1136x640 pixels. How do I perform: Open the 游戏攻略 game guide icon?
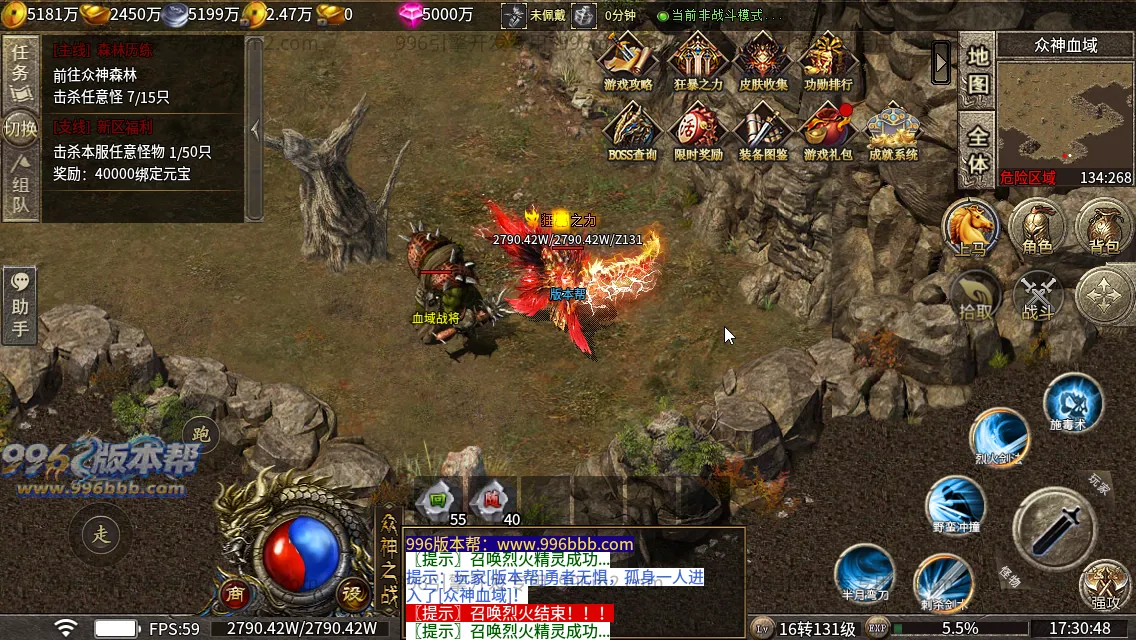tap(628, 60)
